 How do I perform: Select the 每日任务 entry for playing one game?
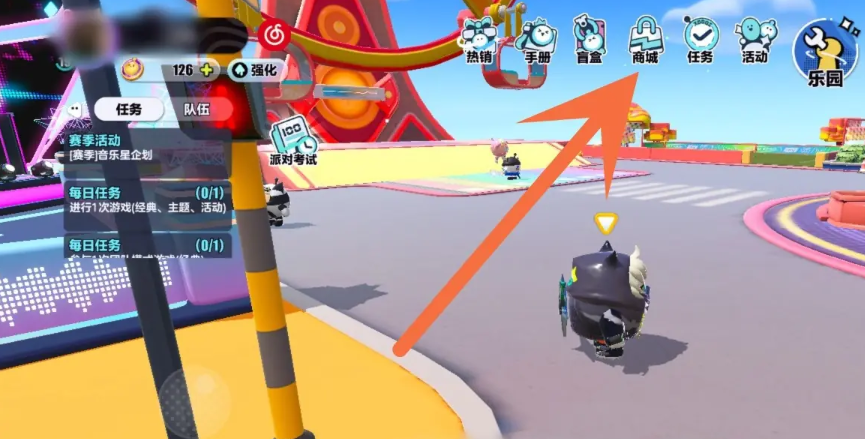click(x=147, y=199)
